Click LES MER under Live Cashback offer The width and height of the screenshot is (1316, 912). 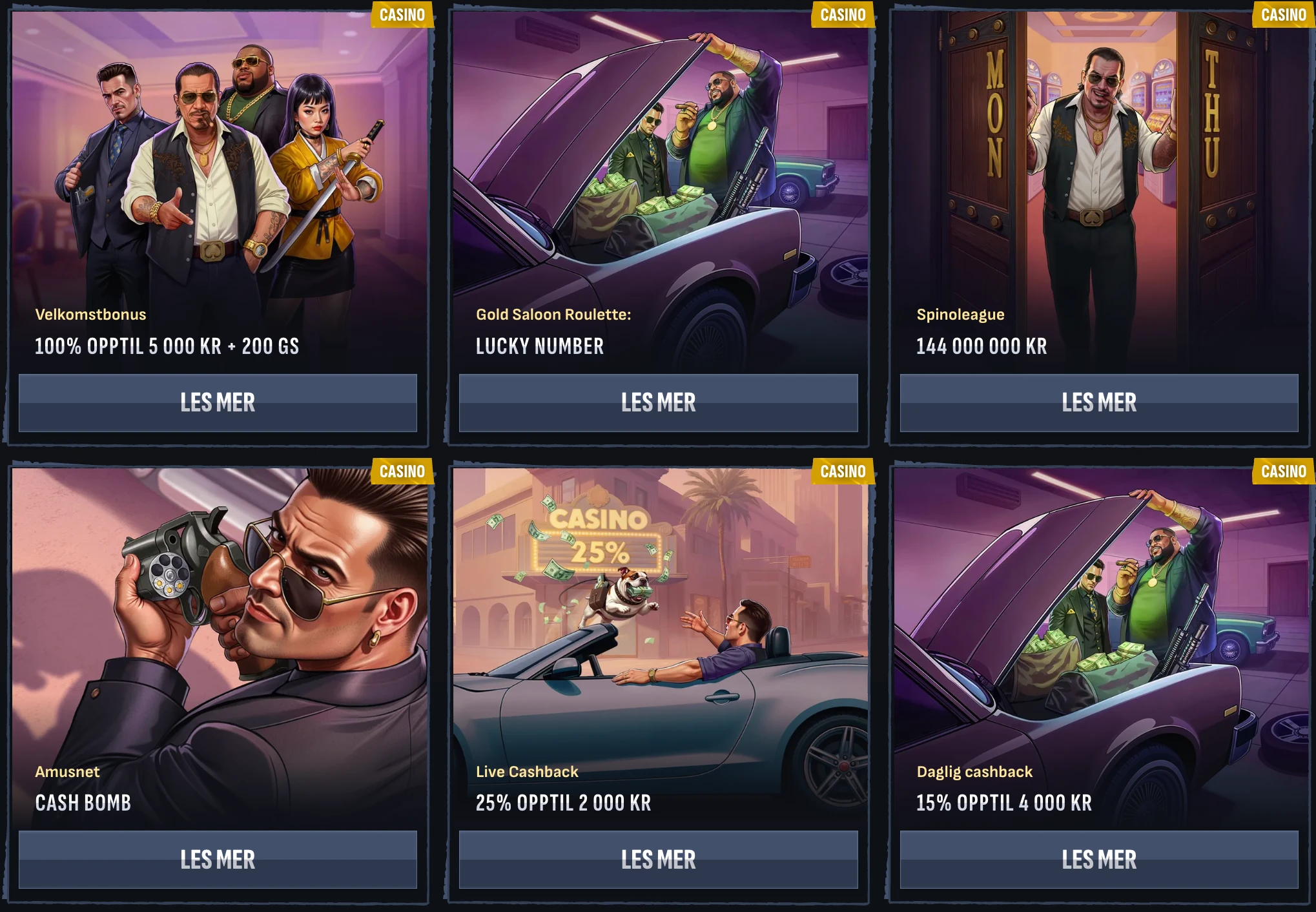[x=659, y=859]
